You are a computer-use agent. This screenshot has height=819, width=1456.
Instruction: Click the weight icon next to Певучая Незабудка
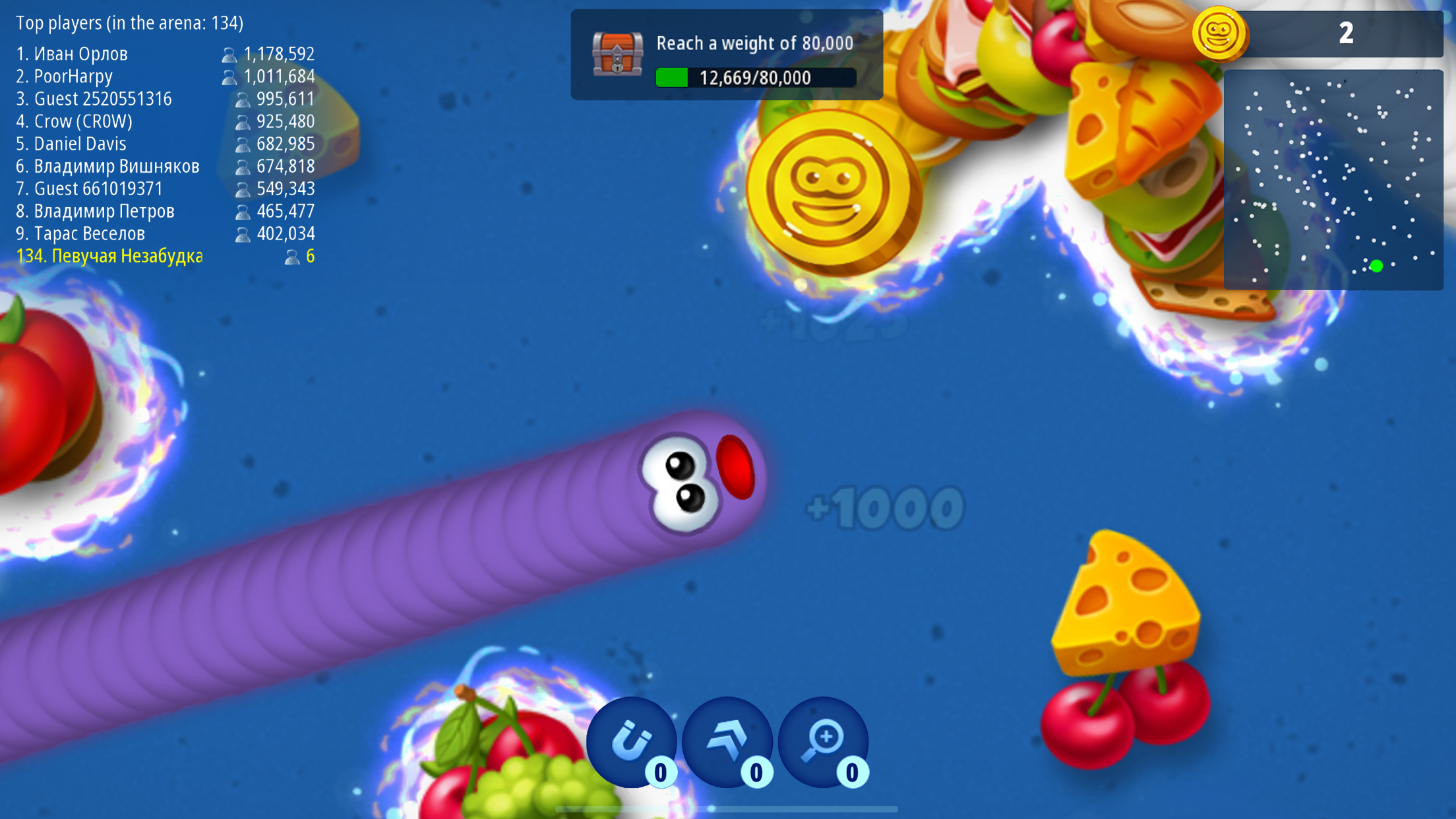pyautogui.click(x=290, y=257)
